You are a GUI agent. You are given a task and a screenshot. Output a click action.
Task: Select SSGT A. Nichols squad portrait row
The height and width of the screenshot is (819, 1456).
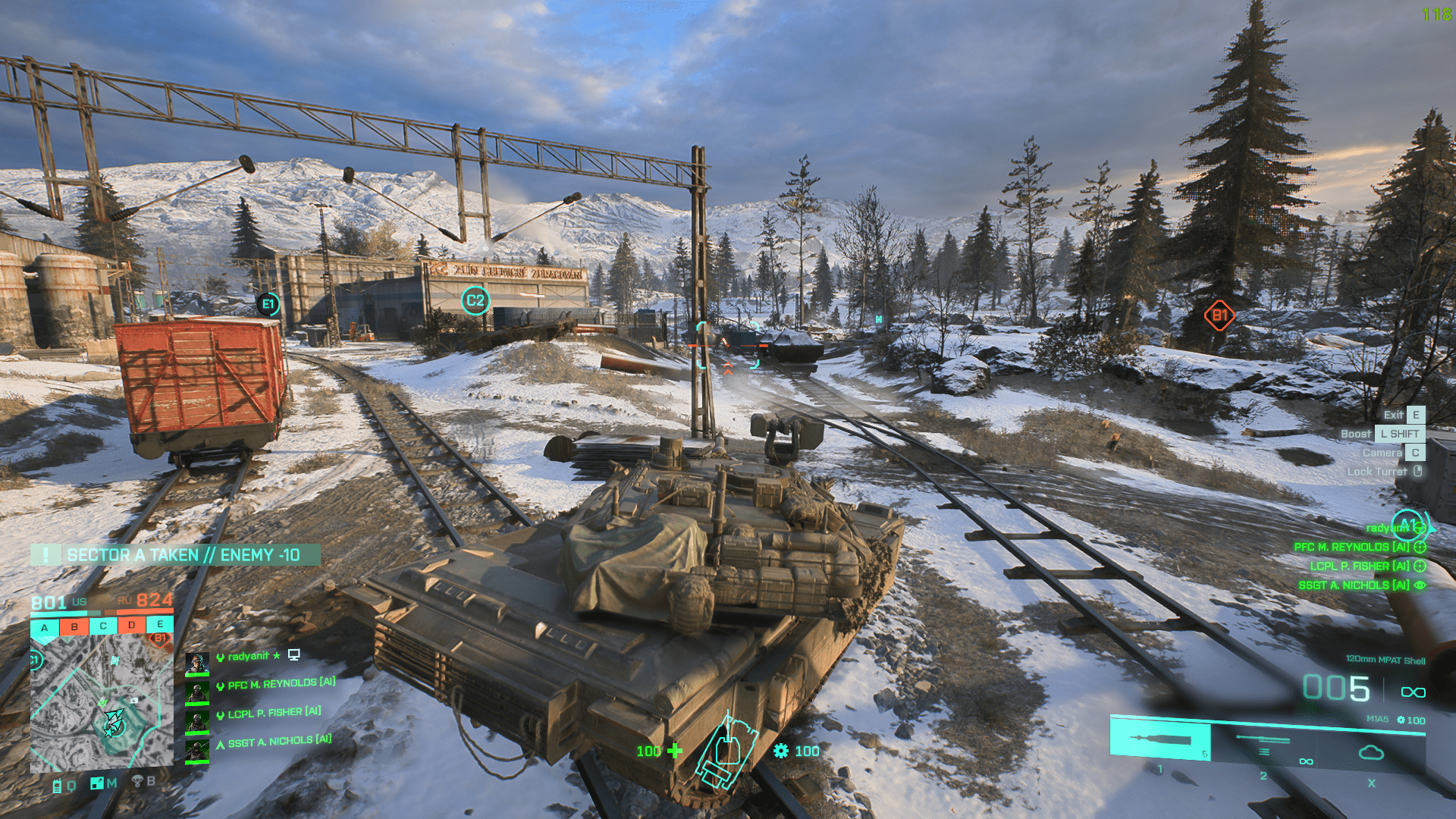pyautogui.click(x=271, y=741)
